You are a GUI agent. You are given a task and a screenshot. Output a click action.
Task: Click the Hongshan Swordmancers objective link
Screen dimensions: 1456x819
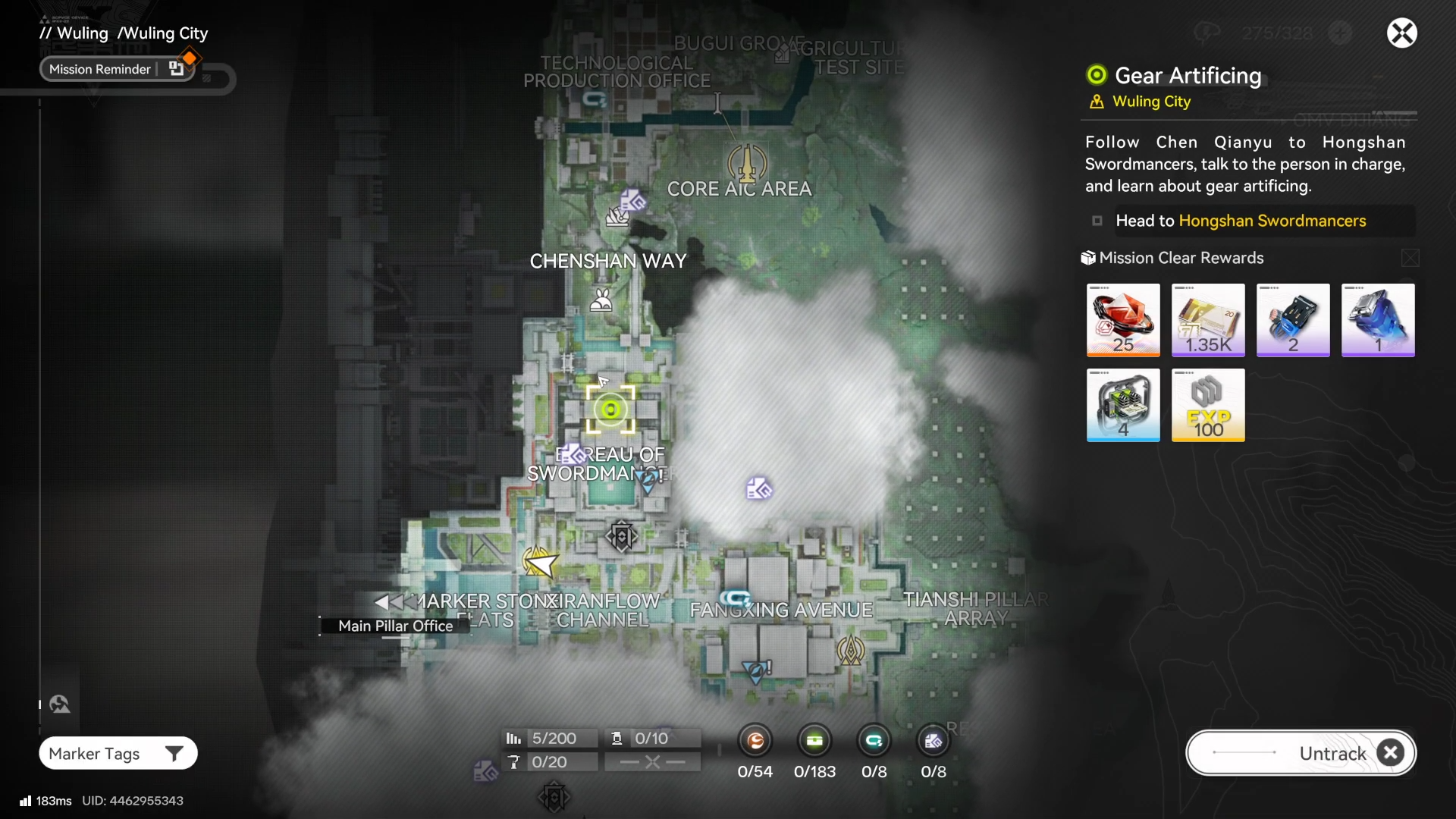[1272, 221]
